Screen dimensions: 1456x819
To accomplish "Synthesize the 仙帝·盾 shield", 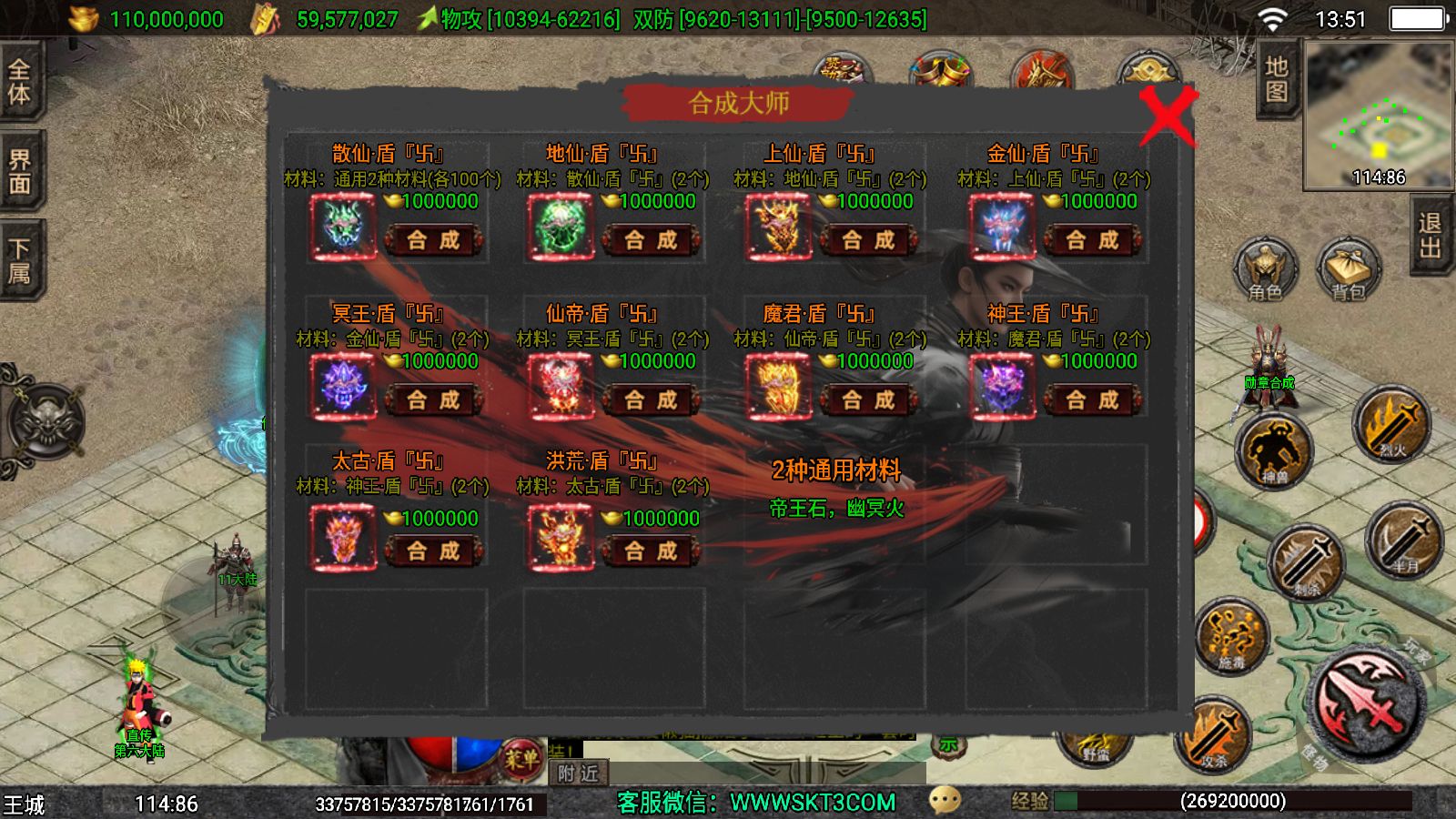I will click(x=651, y=399).
